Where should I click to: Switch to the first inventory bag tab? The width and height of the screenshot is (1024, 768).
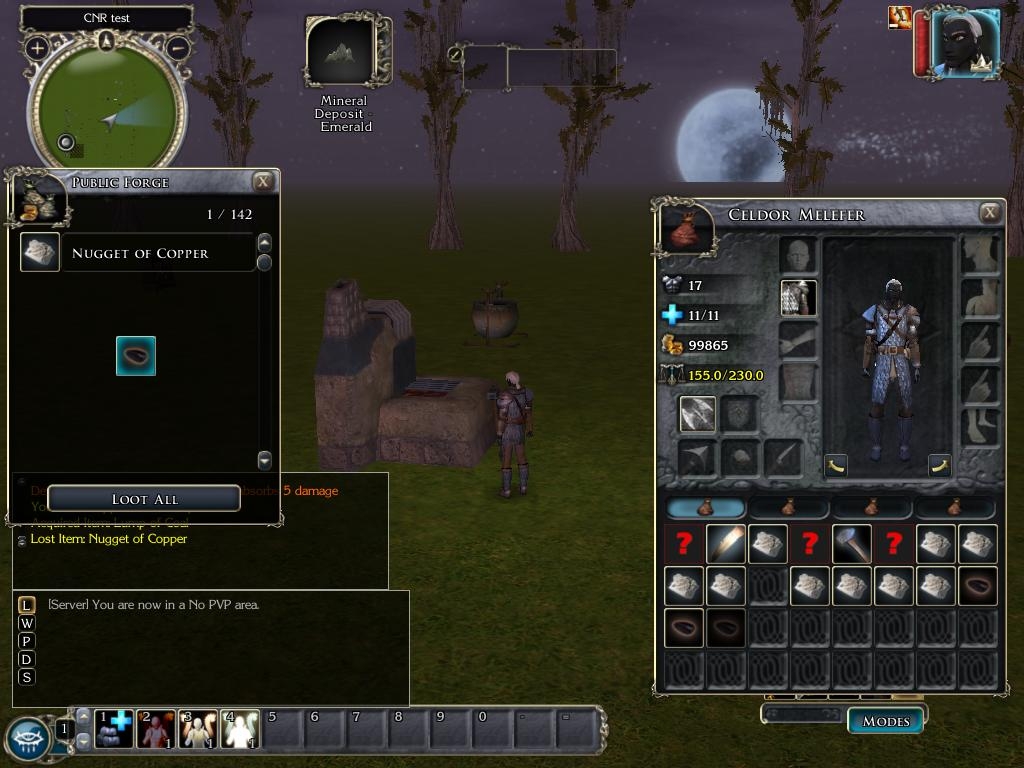(x=706, y=507)
